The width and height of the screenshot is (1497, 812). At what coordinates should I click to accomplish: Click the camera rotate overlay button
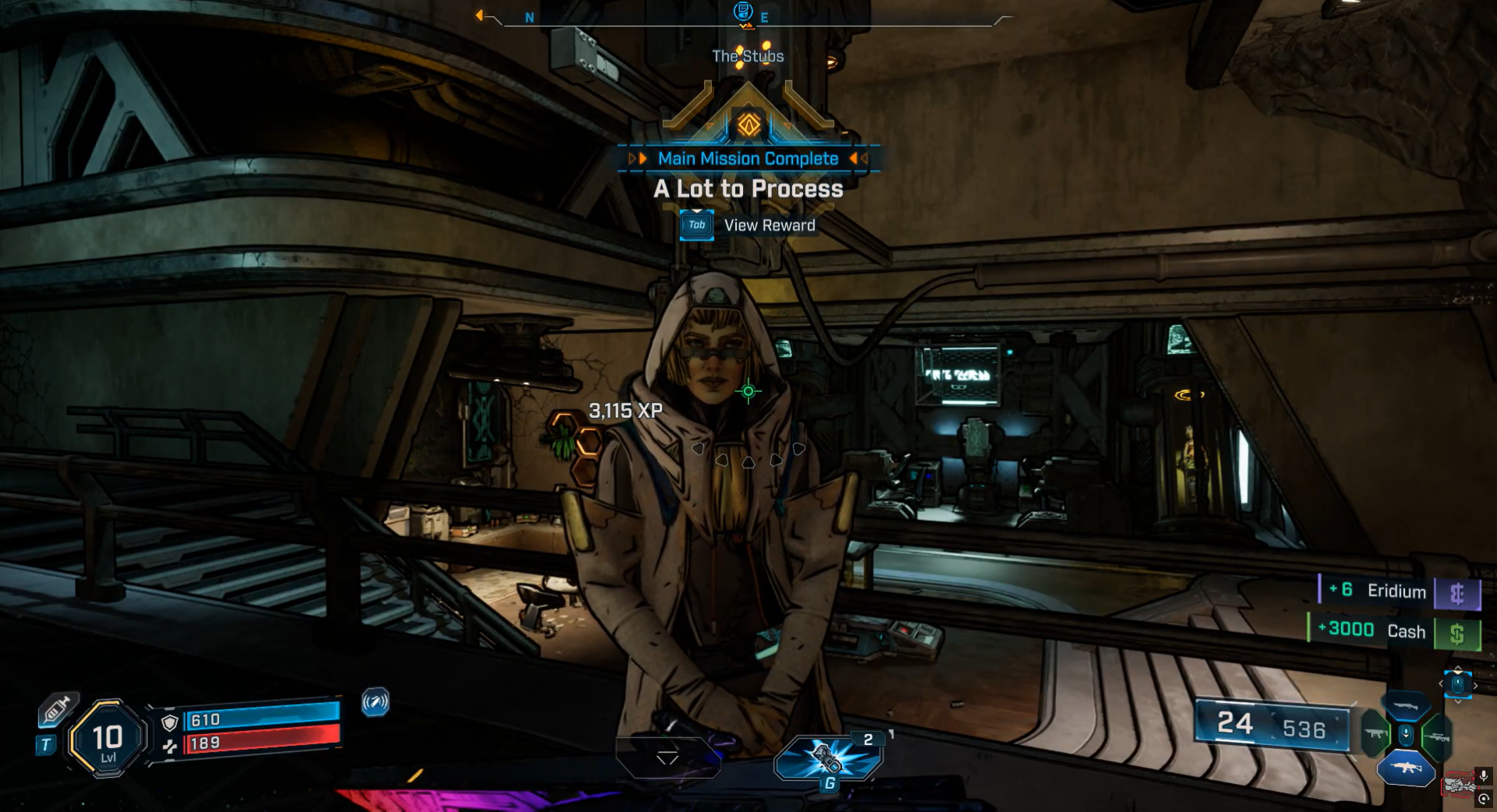pyautogui.click(x=1484, y=799)
